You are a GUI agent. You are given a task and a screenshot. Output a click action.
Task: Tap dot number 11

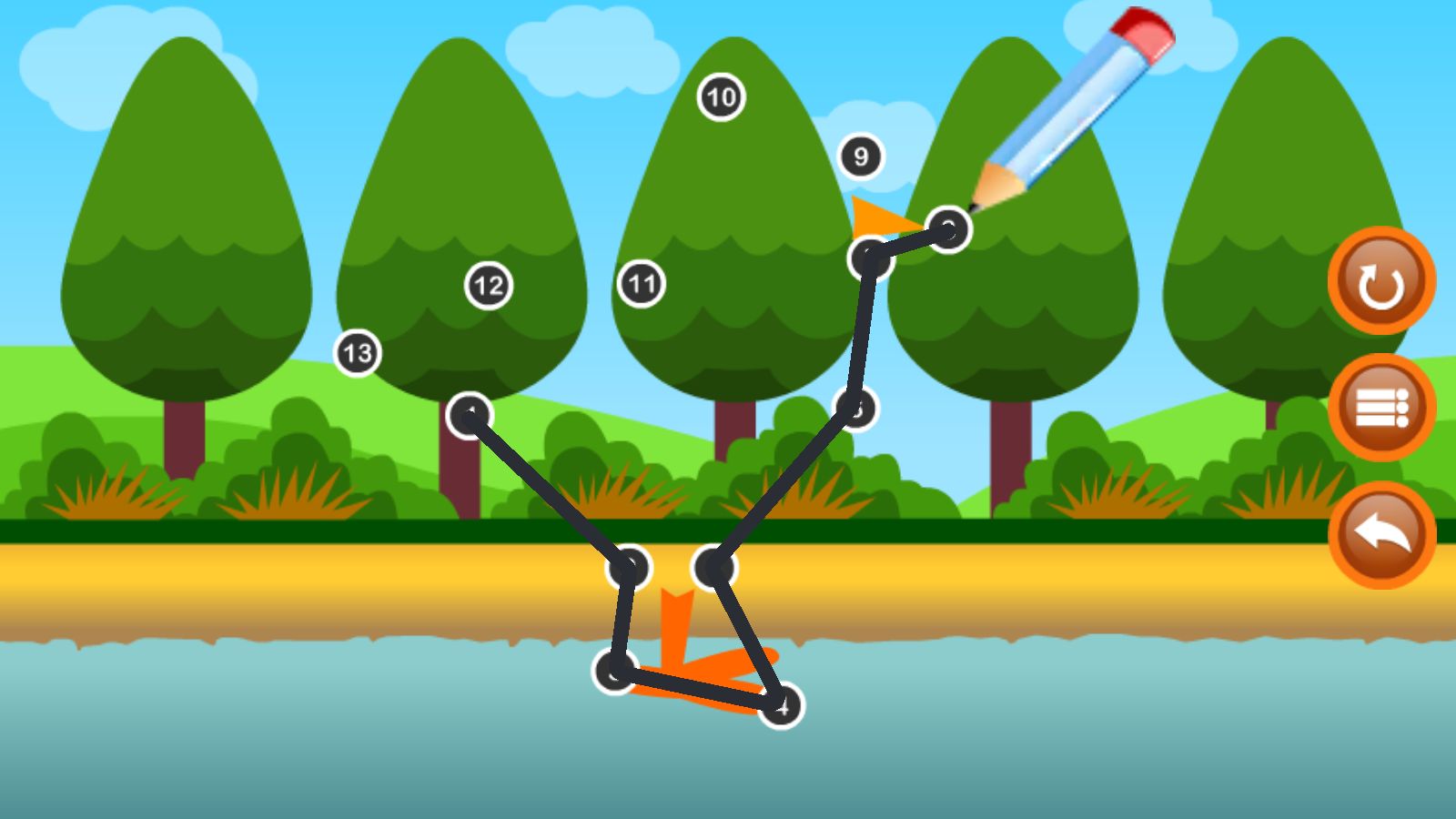click(x=642, y=284)
